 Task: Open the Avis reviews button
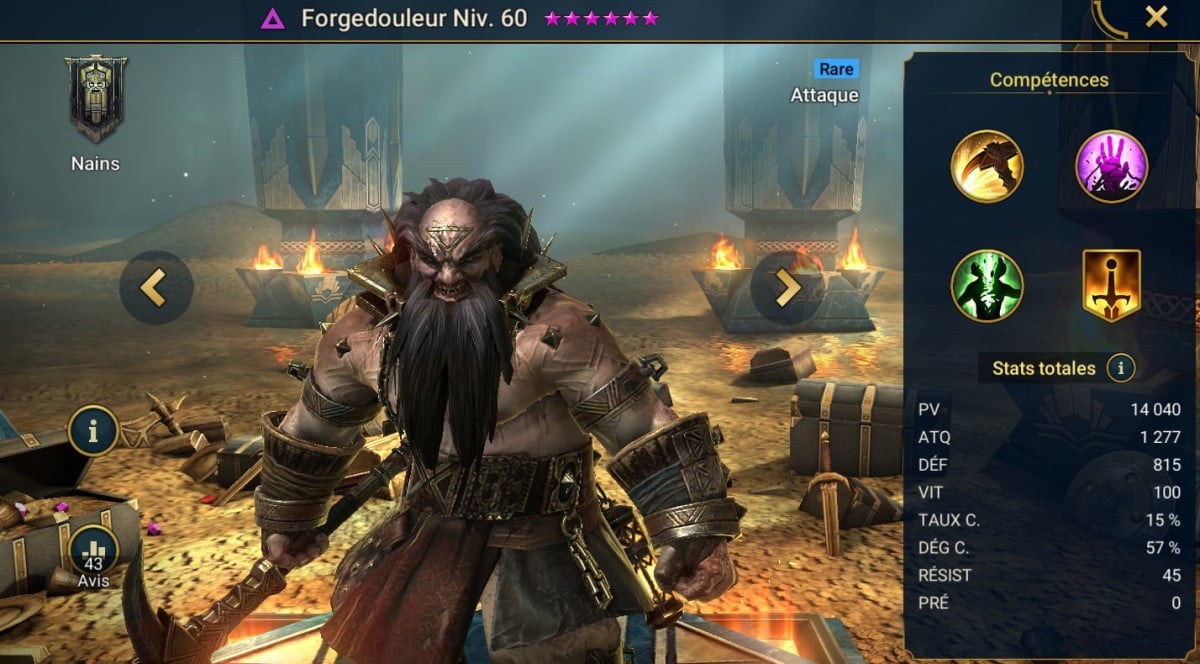tap(93, 553)
